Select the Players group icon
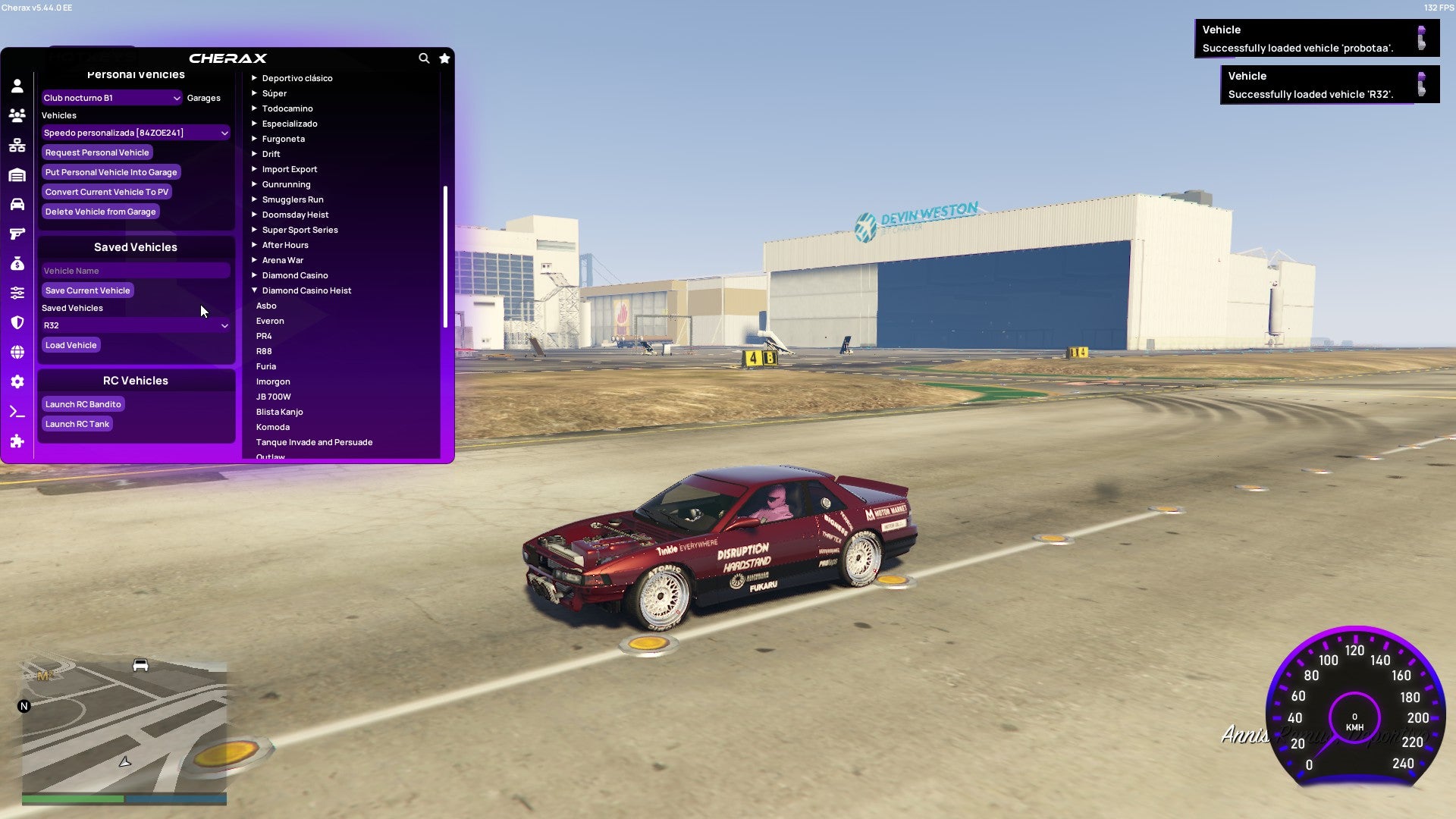 [x=17, y=115]
